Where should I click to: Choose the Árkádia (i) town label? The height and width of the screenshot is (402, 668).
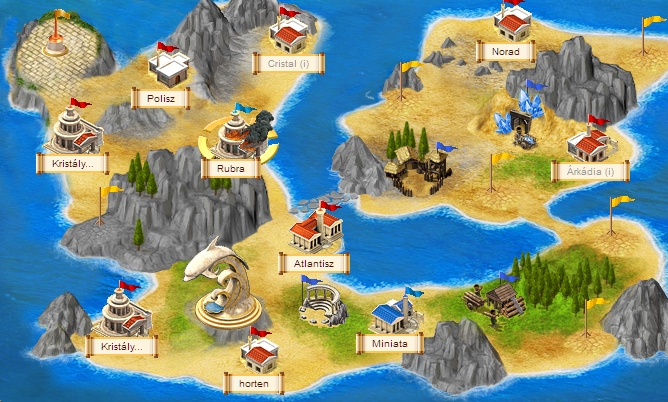pyautogui.click(x=589, y=171)
